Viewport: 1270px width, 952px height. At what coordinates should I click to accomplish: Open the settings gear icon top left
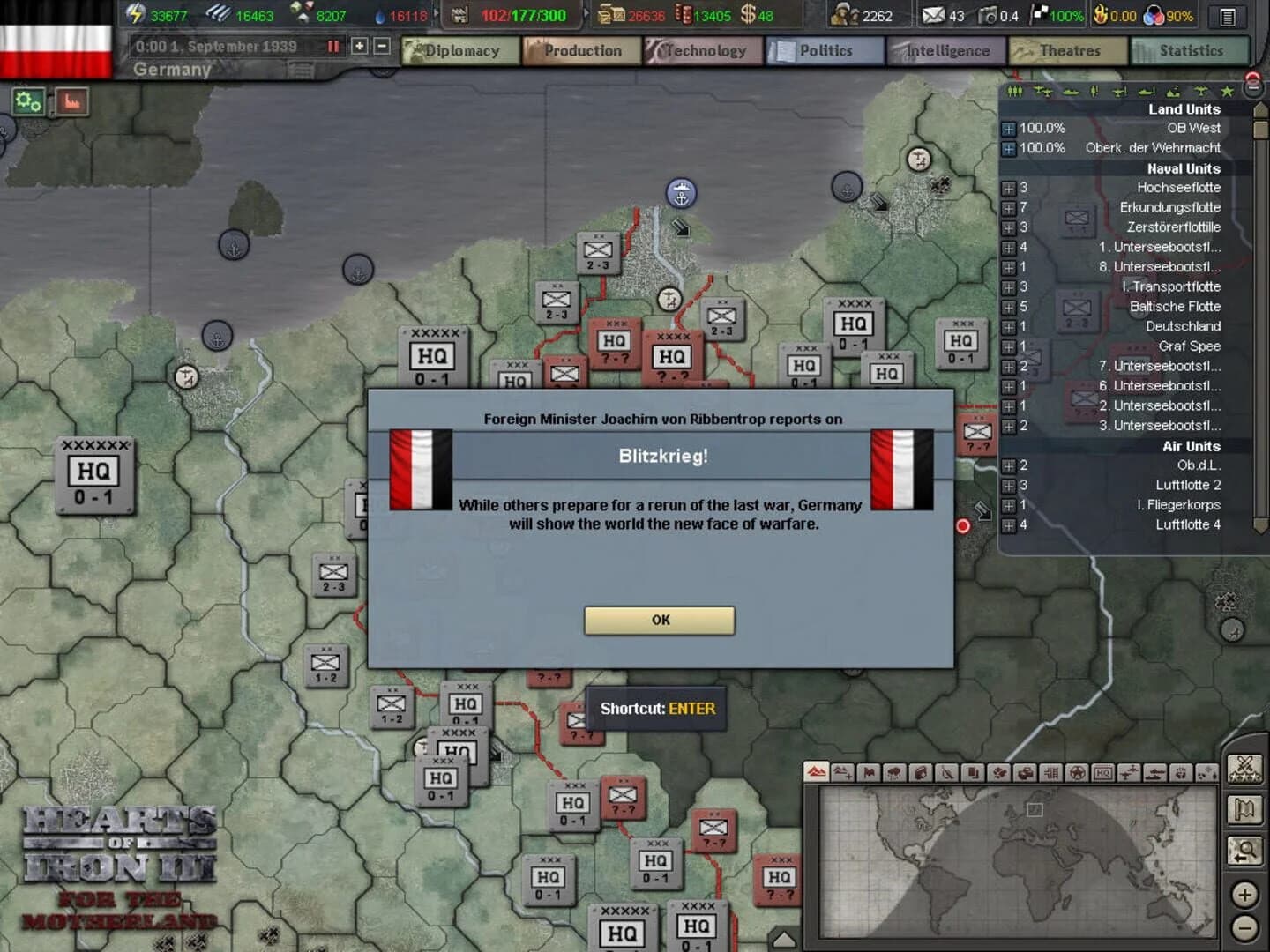[x=29, y=100]
